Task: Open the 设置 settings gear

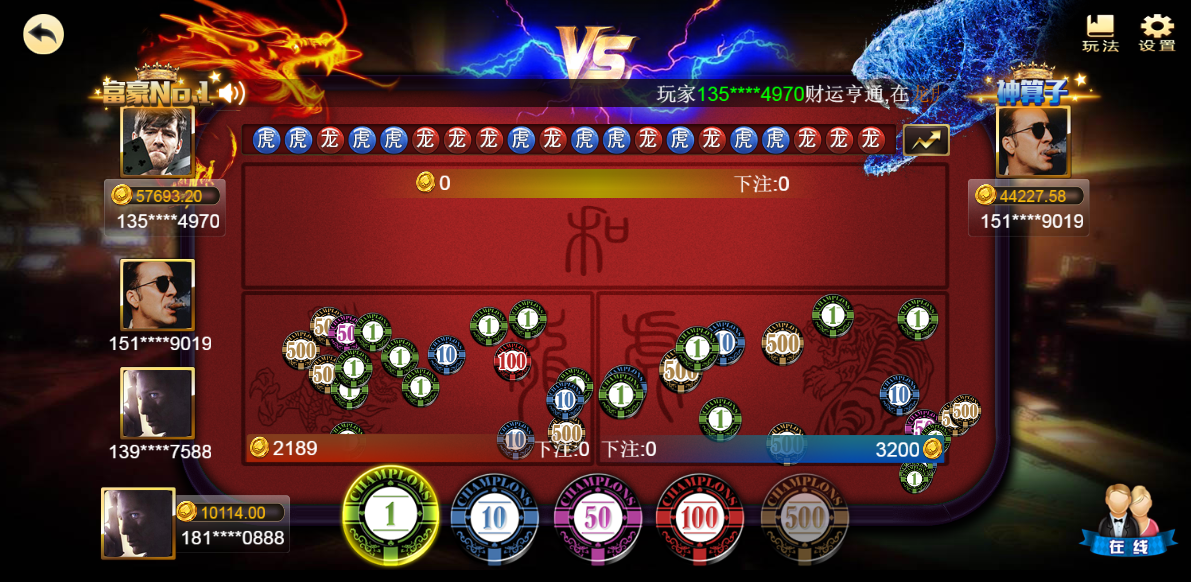Action: [1157, 34]
